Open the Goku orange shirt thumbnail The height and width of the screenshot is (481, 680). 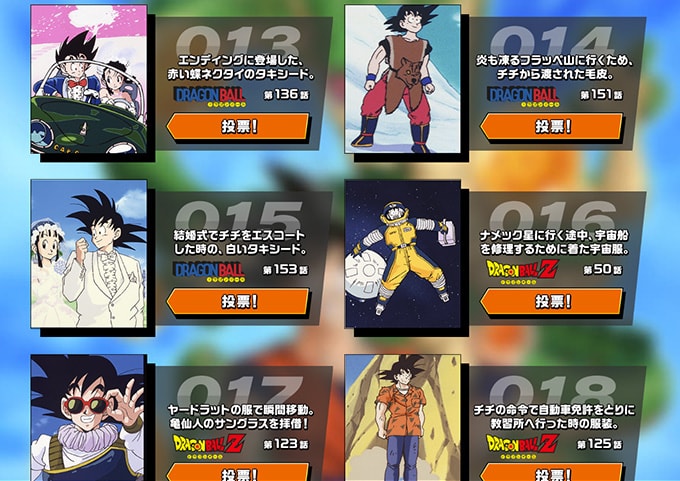(402, 417)
